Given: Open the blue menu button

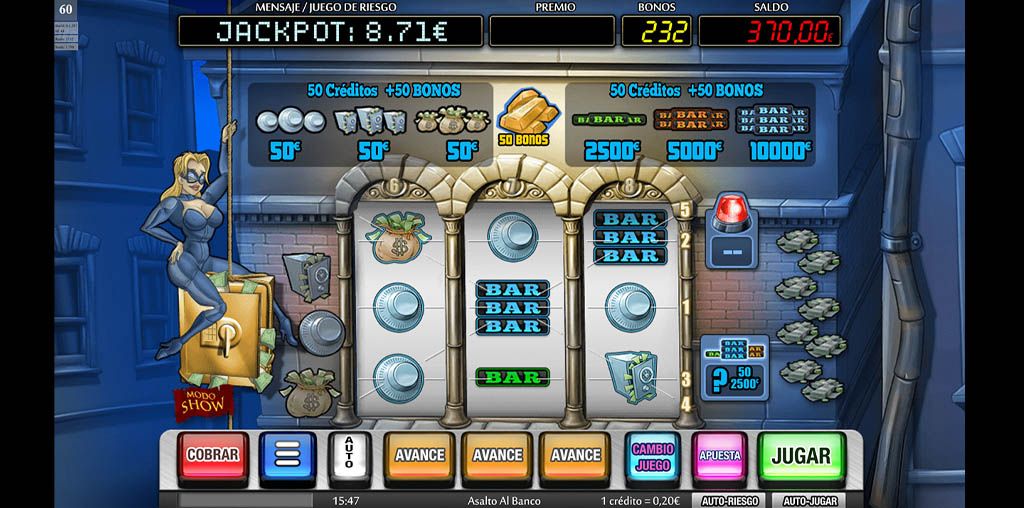Looking at the screenshot, I should click(x=287, y=456).
